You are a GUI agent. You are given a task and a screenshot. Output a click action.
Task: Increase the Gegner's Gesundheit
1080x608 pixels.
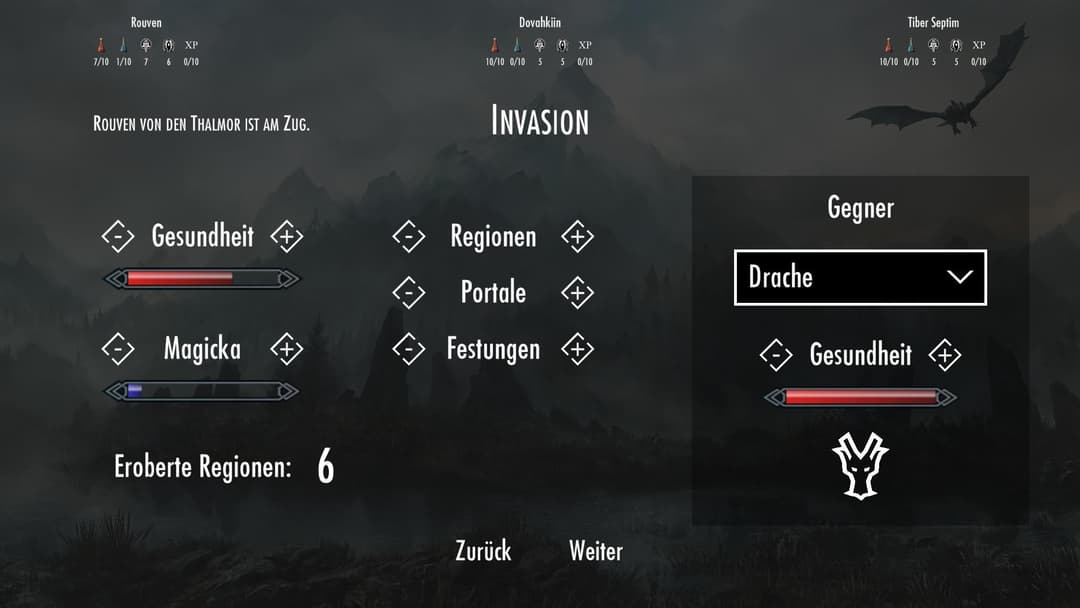pyautogui.click(x=945, y=355)
